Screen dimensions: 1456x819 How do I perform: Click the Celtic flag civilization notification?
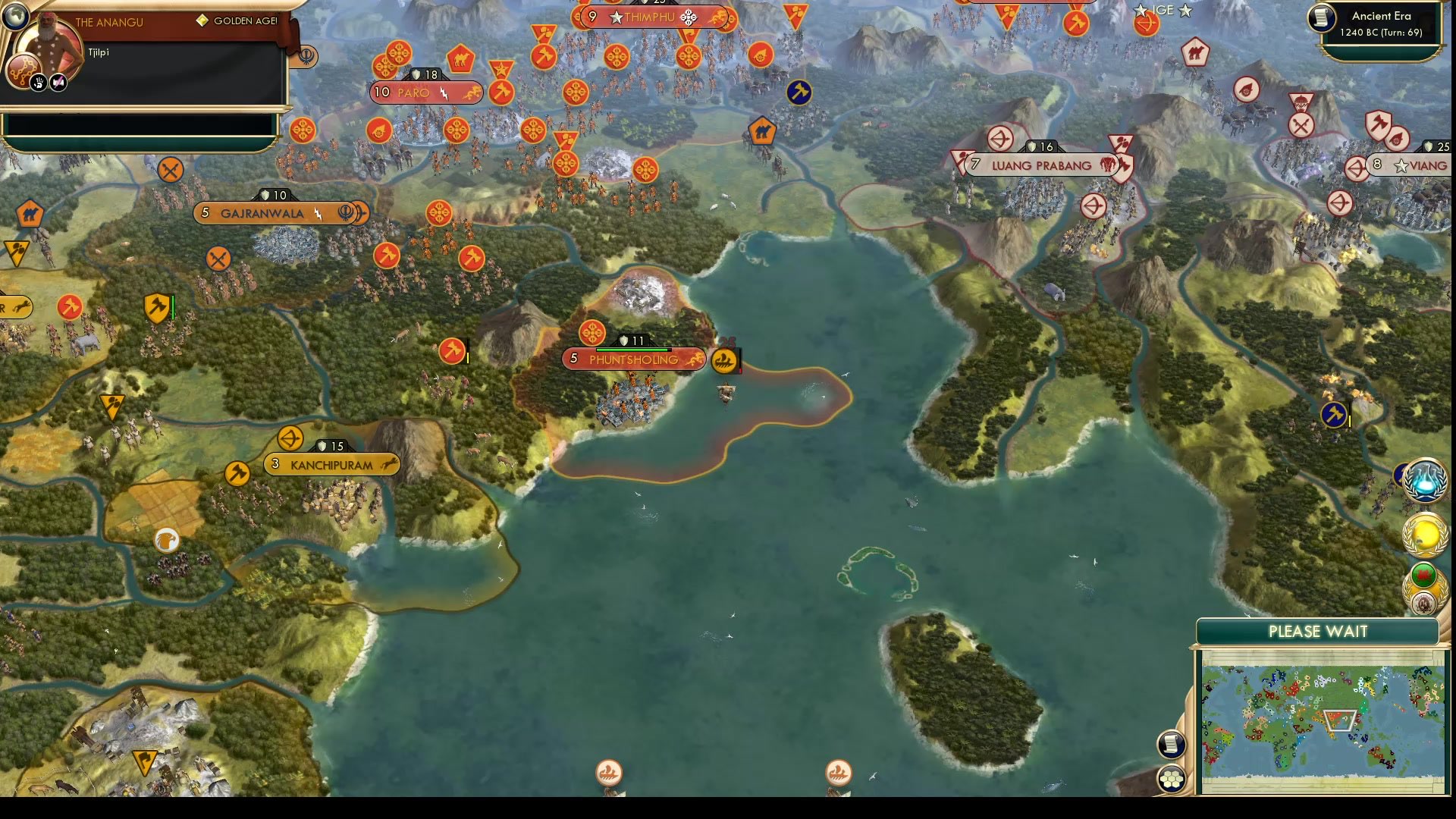1423,574
